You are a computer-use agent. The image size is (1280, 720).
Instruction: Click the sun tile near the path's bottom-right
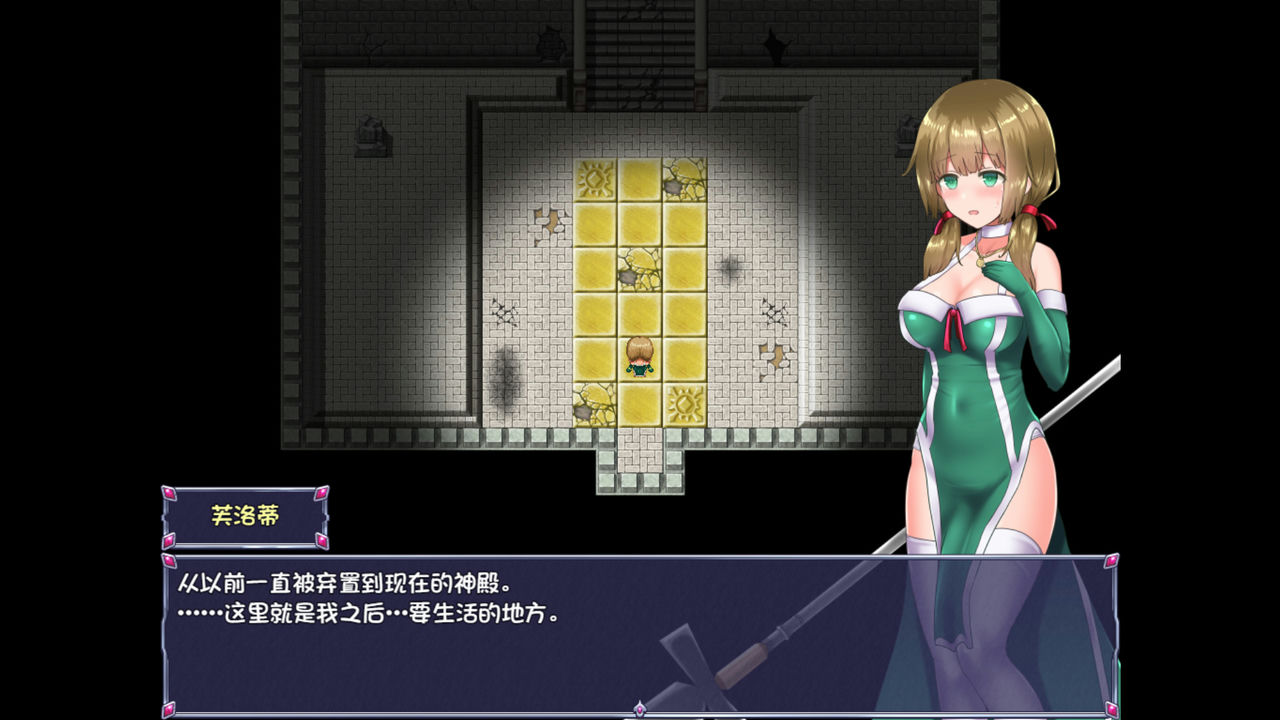point(685,402)
